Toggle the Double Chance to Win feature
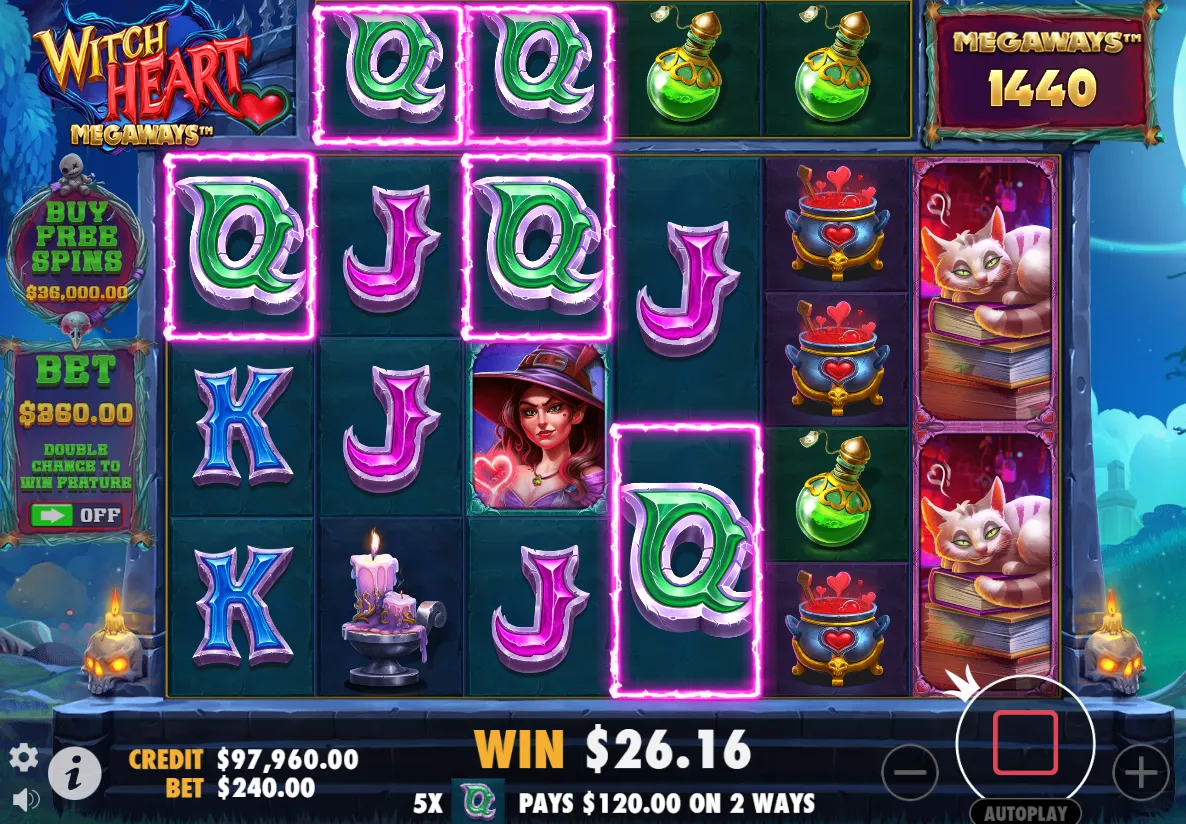Screen dimensions: 1186x824 pos(76,515)
